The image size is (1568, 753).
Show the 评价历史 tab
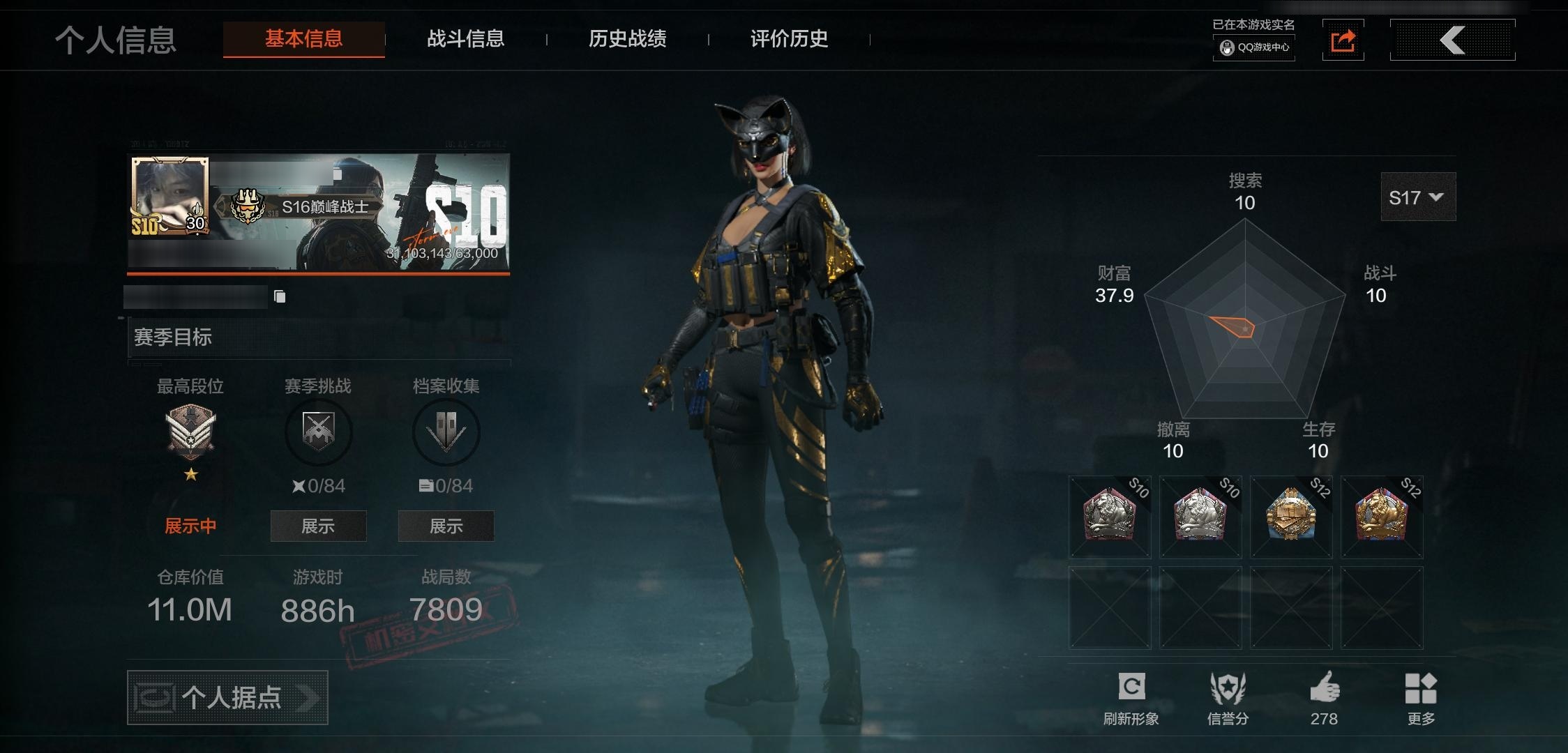click(789, 39)
